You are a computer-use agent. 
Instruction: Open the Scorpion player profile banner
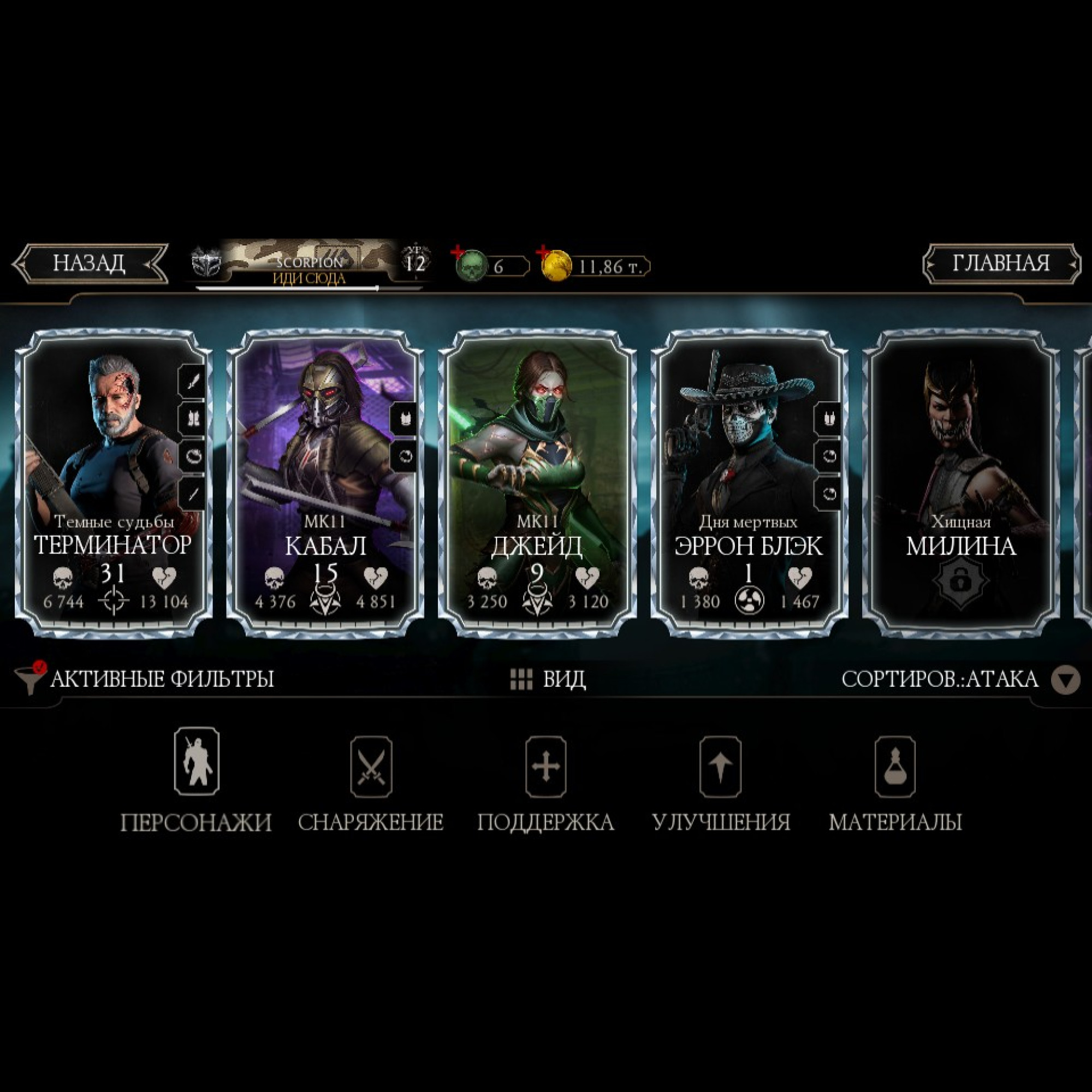(310, 264)
